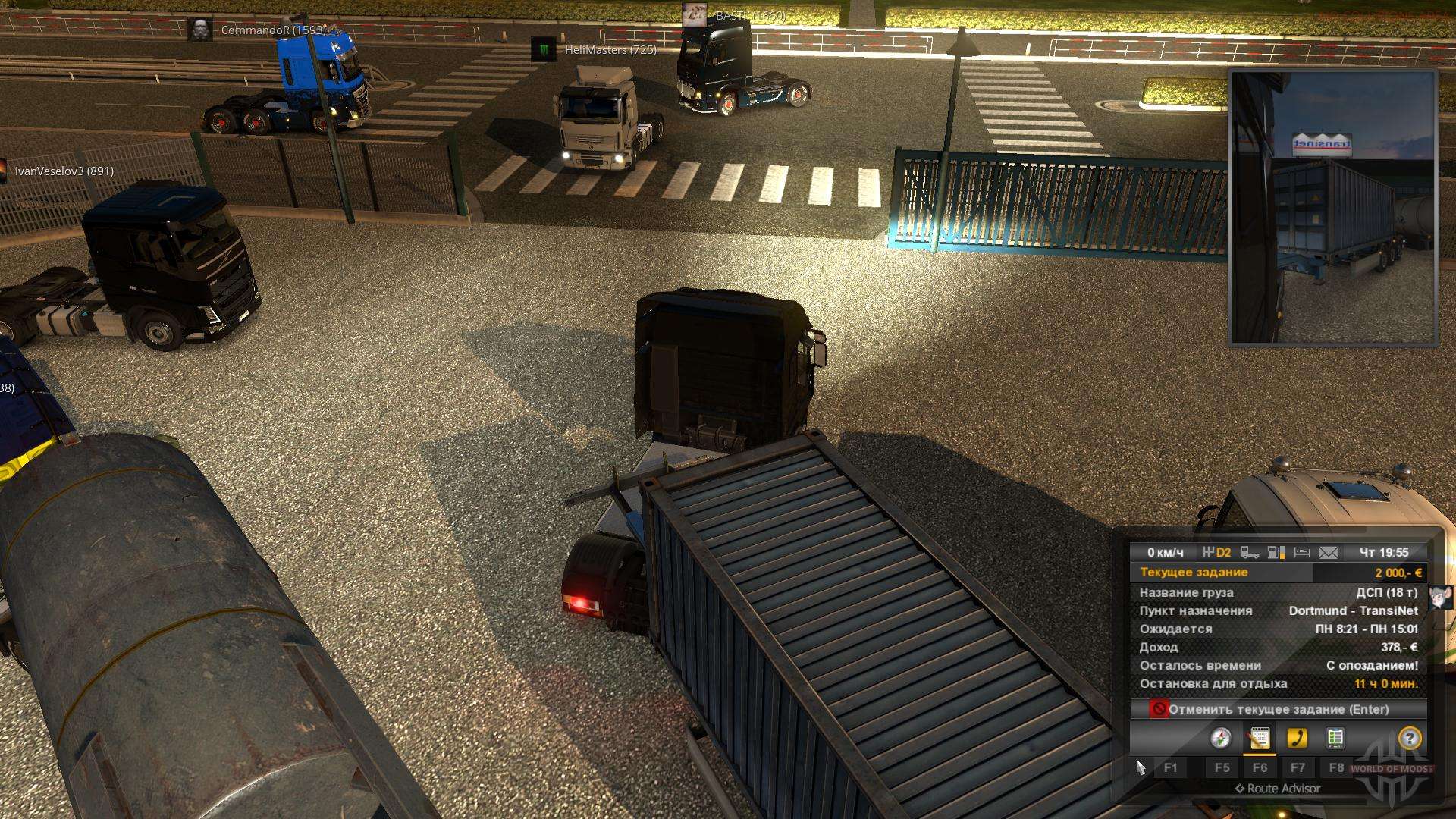
Task: Cancel the current job (Отменить текущее задание)
Action: [x=1278, y=709]
